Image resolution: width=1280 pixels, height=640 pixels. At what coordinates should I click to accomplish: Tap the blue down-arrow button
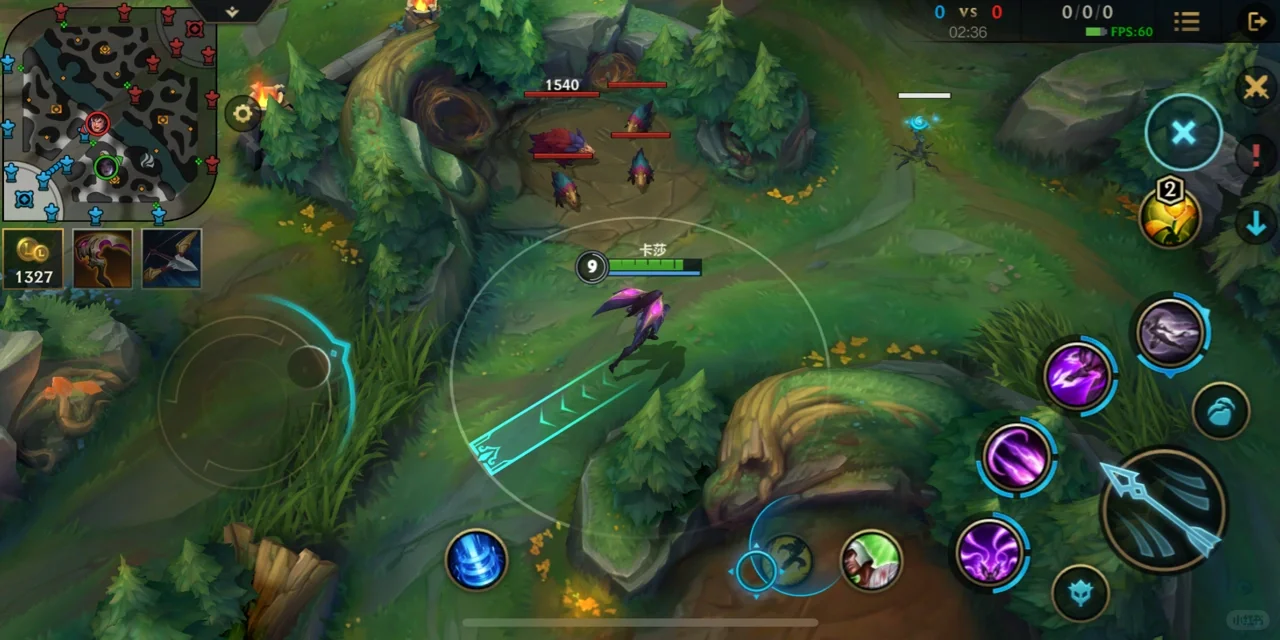coord(1256,224)
